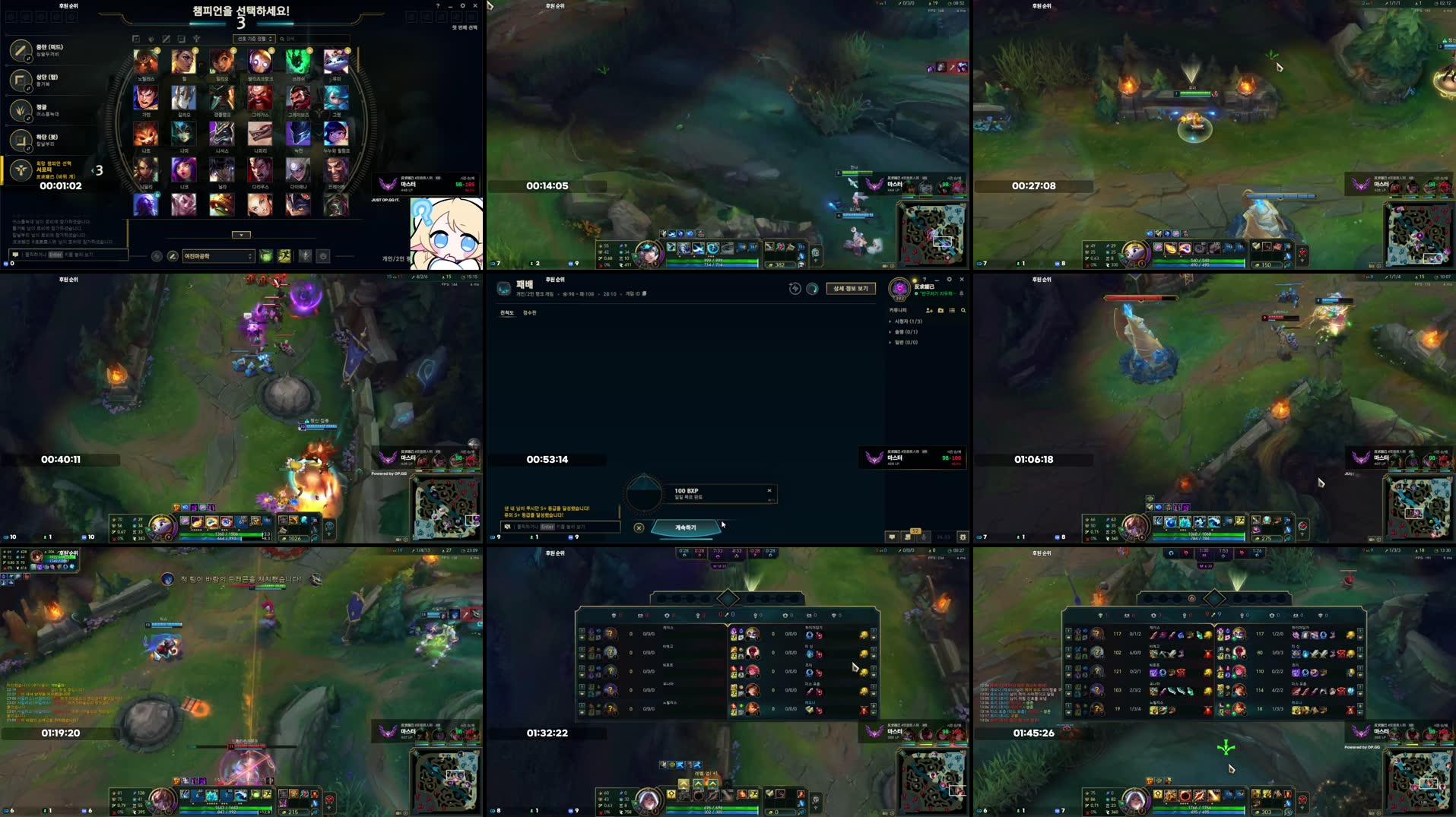
Task: Click the 계속하기 continue button
Action: point(686,527)
